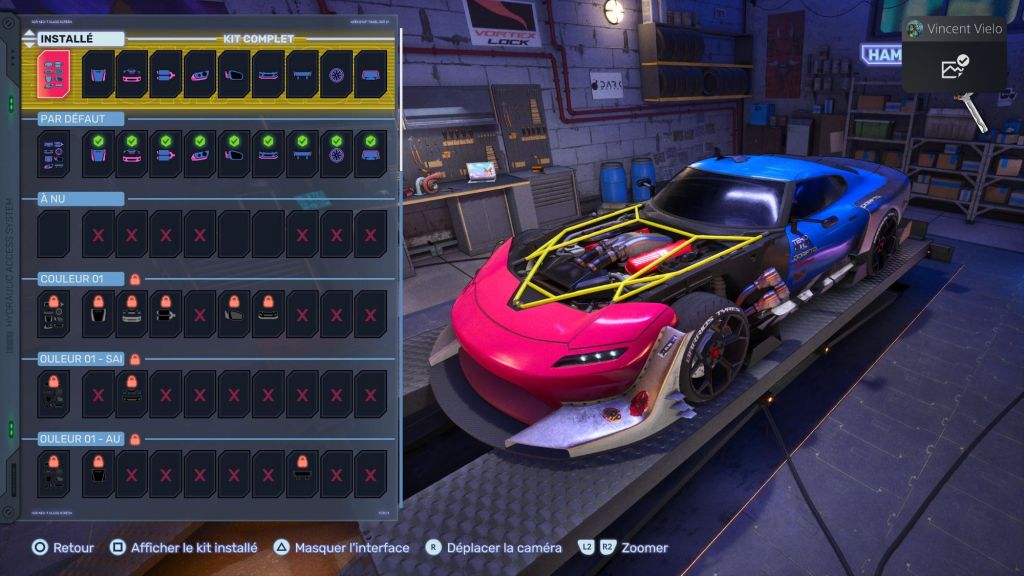Select the installed spoiler slot
Viewport: 1024px width, 576px height.
click(302, 74)
